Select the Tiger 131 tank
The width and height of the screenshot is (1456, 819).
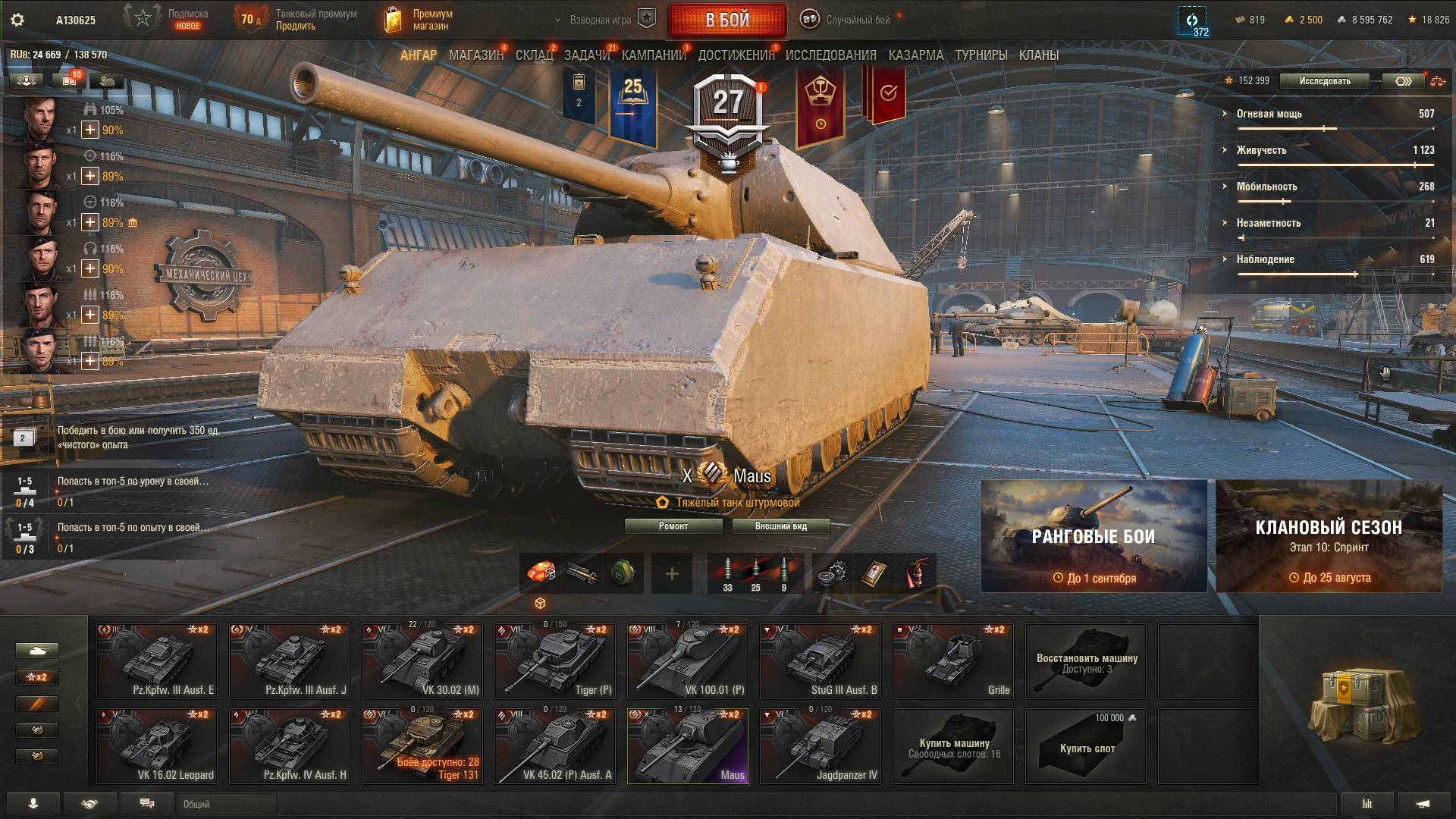tap(422, 745)
